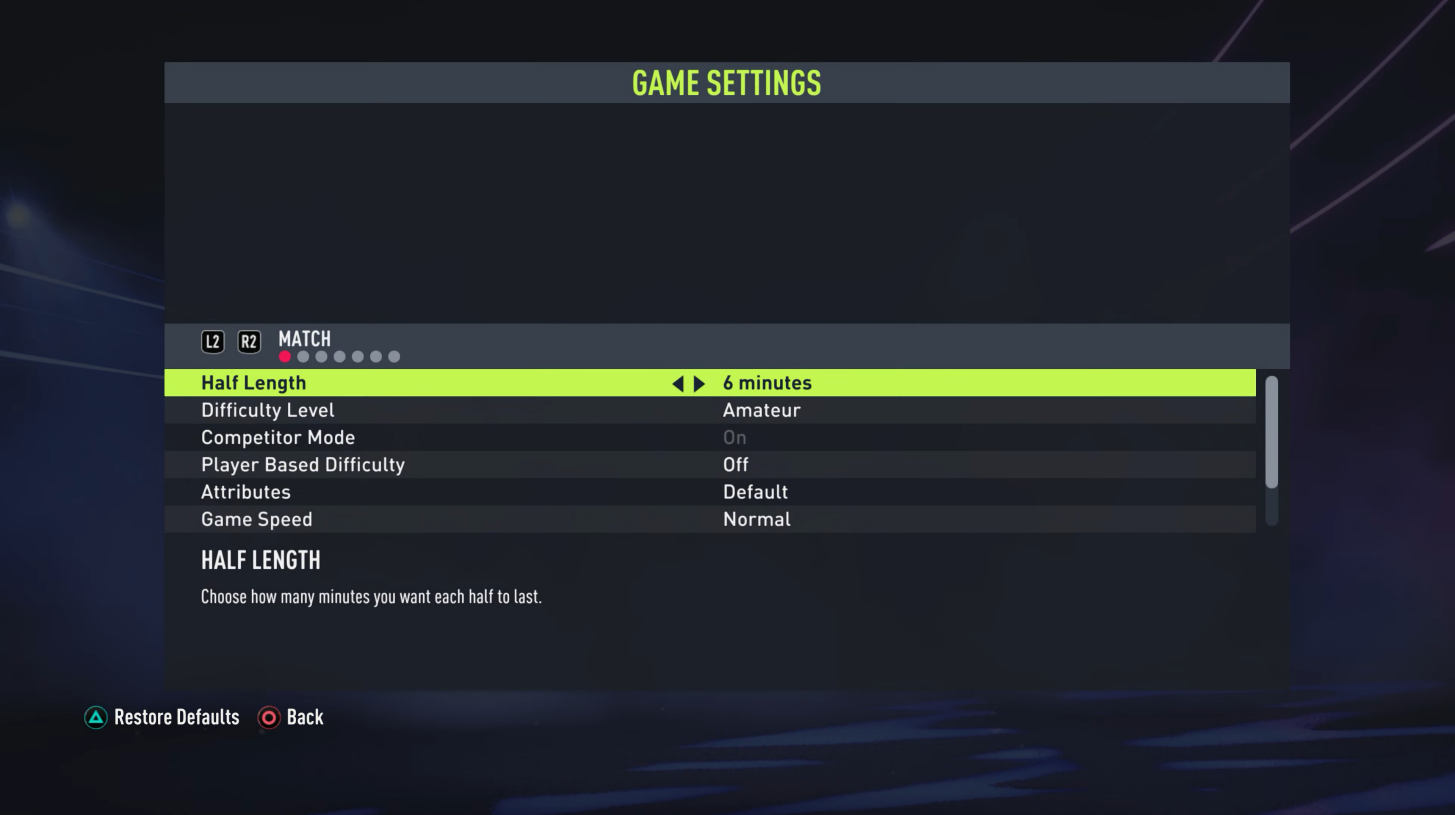Click the L2 shoulder button icon
This screenshot has height=815, width=1455.
coord(211,340)
